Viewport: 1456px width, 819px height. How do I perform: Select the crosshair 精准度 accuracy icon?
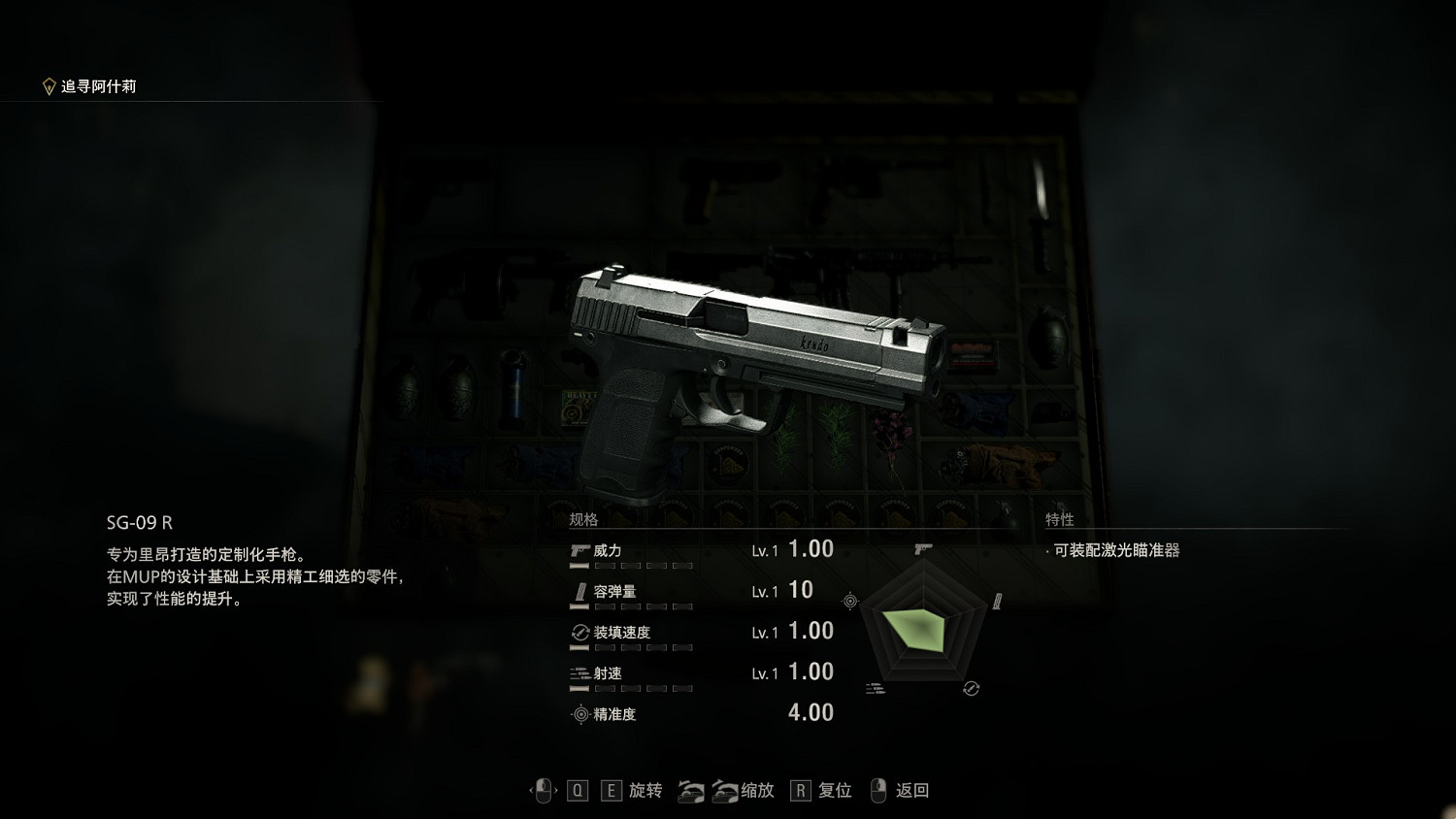[x=579, y=713]
